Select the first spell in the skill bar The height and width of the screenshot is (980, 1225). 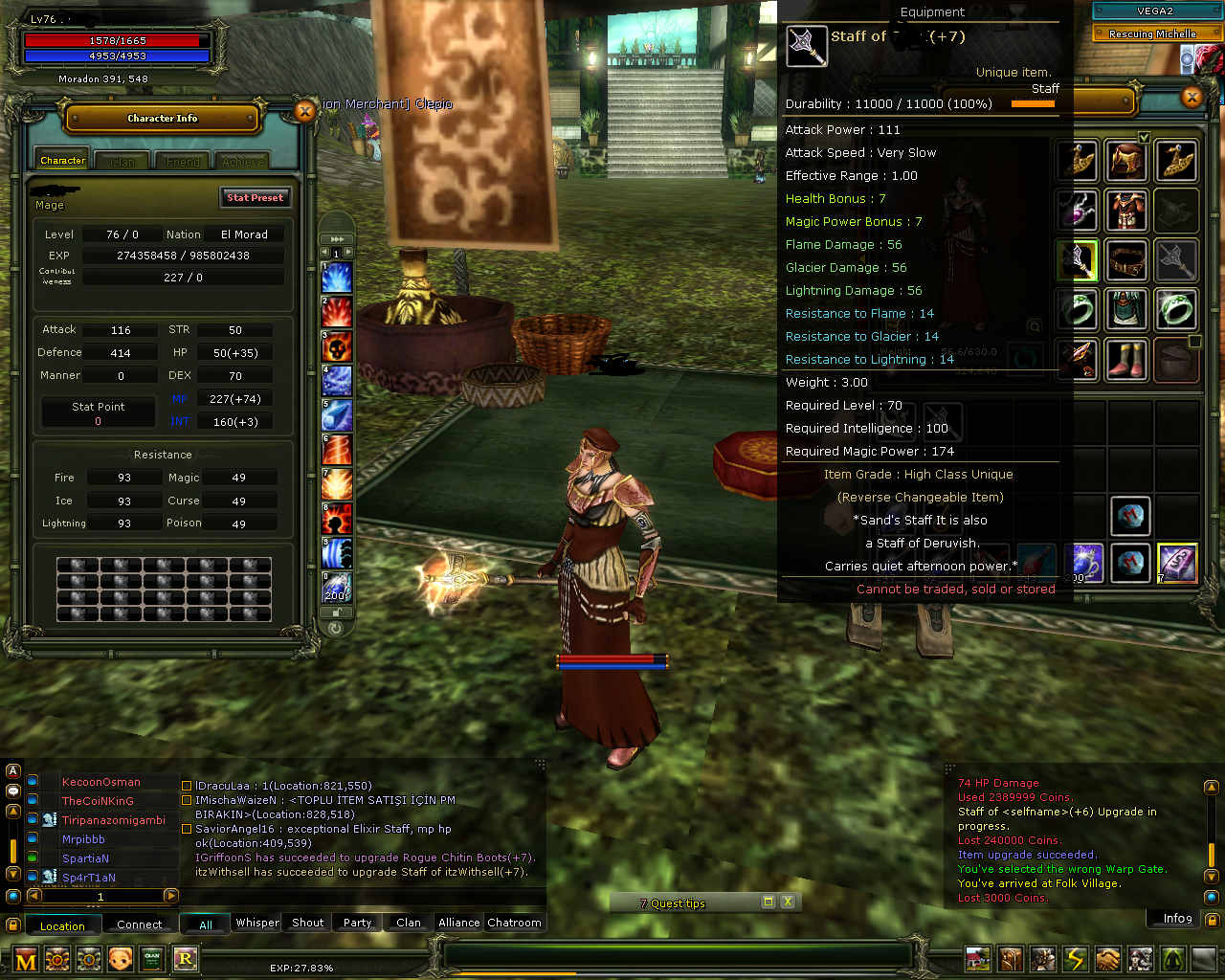[337, 278]
